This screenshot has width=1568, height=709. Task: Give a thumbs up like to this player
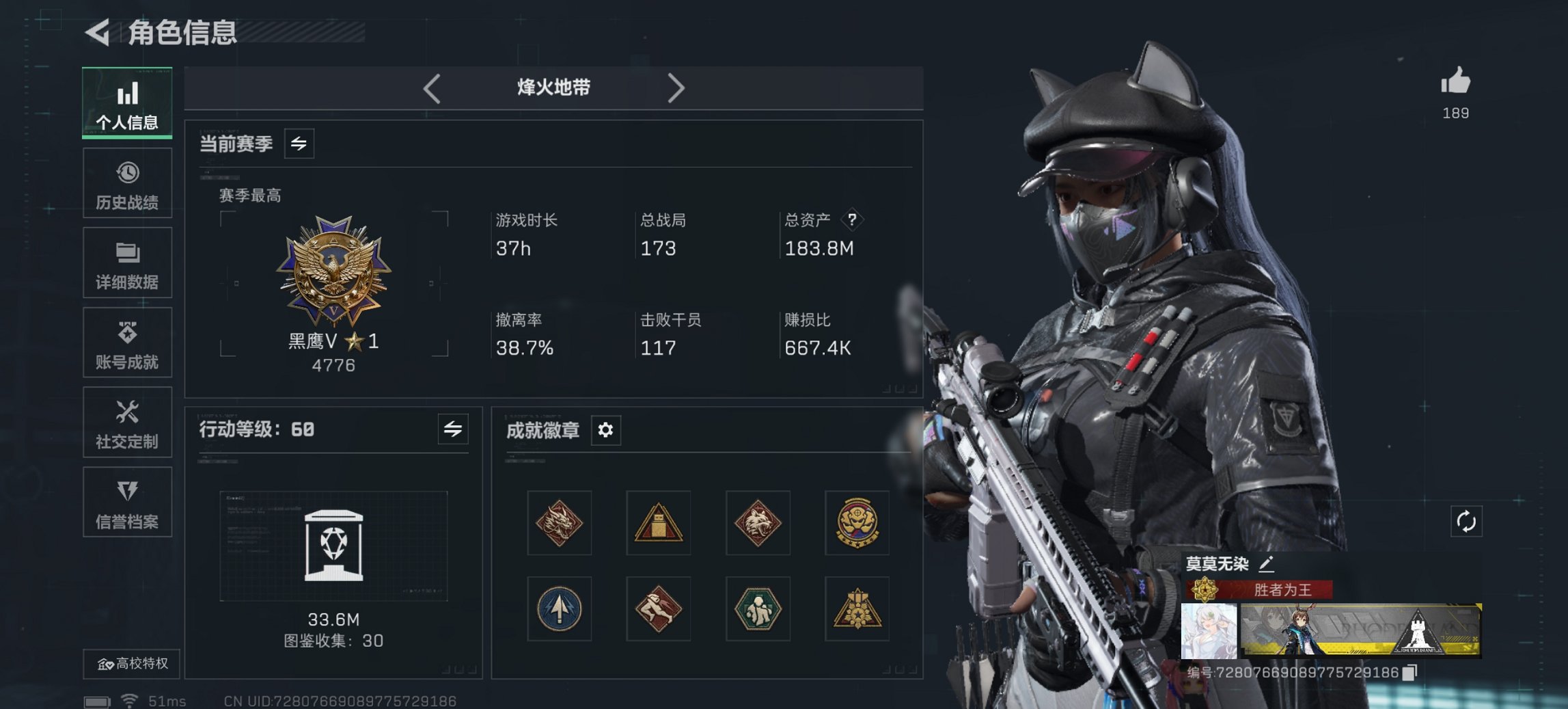point(1456,83)
